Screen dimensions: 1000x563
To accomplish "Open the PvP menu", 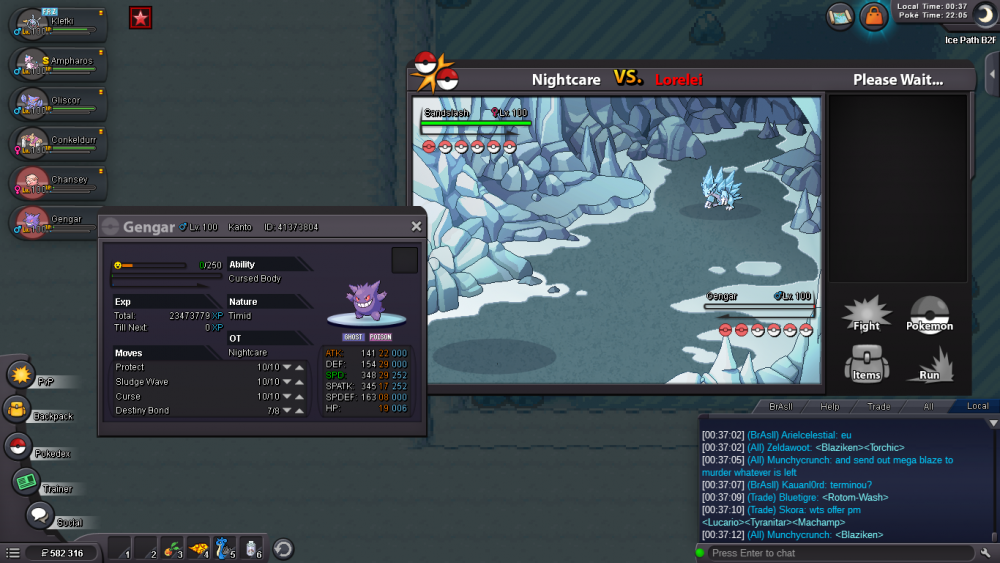I will pyautogui.click(x=22, y=376).
